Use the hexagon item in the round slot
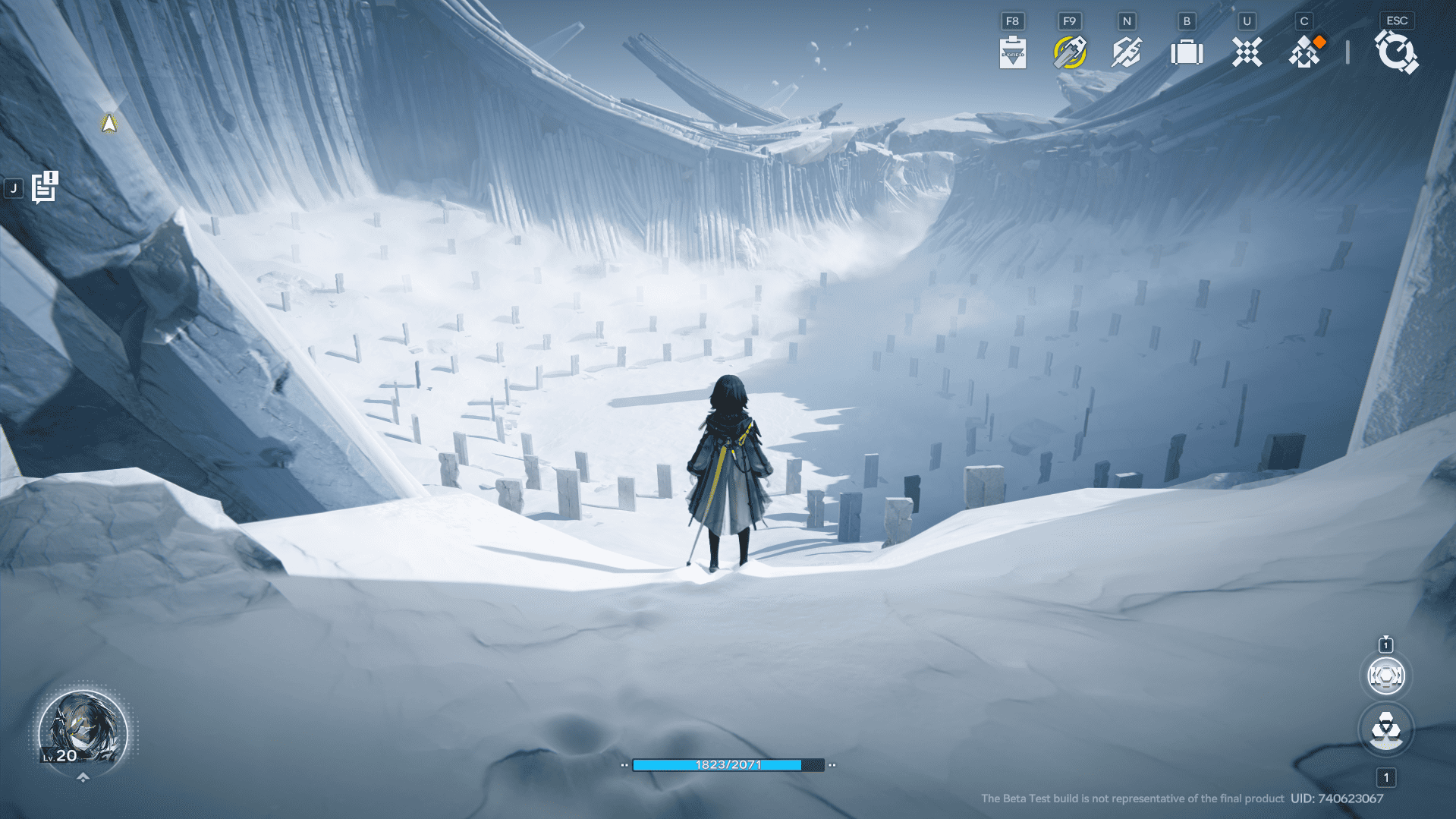Image resolution: width=1456 pixels, height=819 pixels. 1385,676
